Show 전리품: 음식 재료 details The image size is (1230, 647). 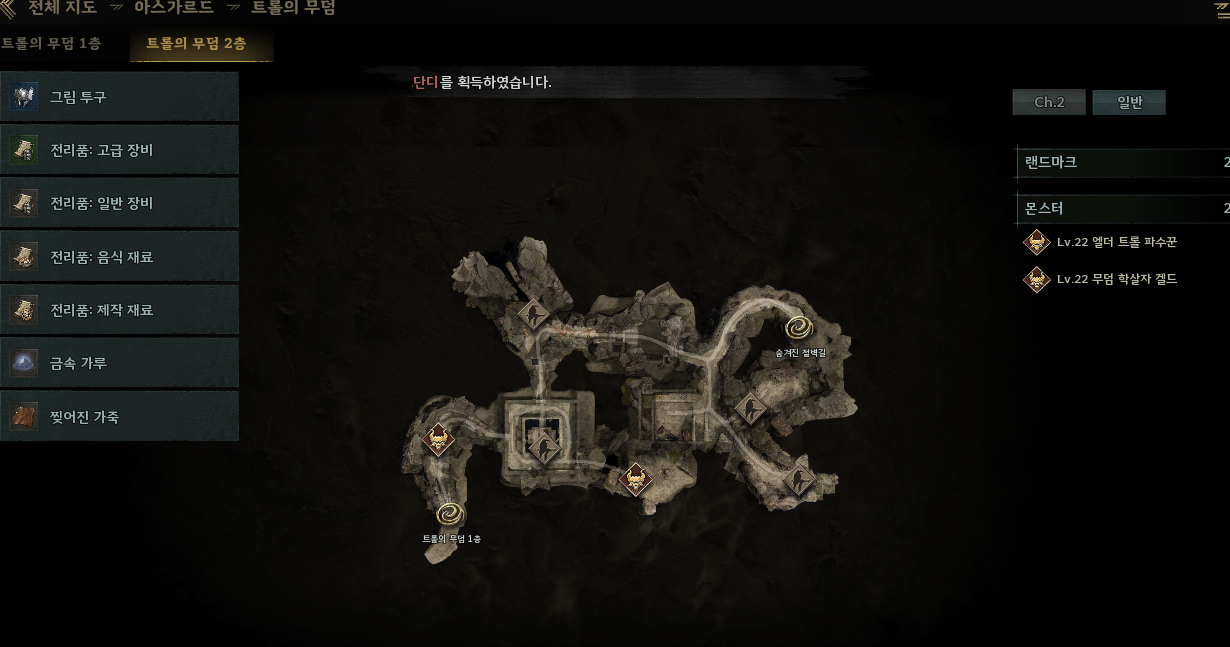pos(119,257)
